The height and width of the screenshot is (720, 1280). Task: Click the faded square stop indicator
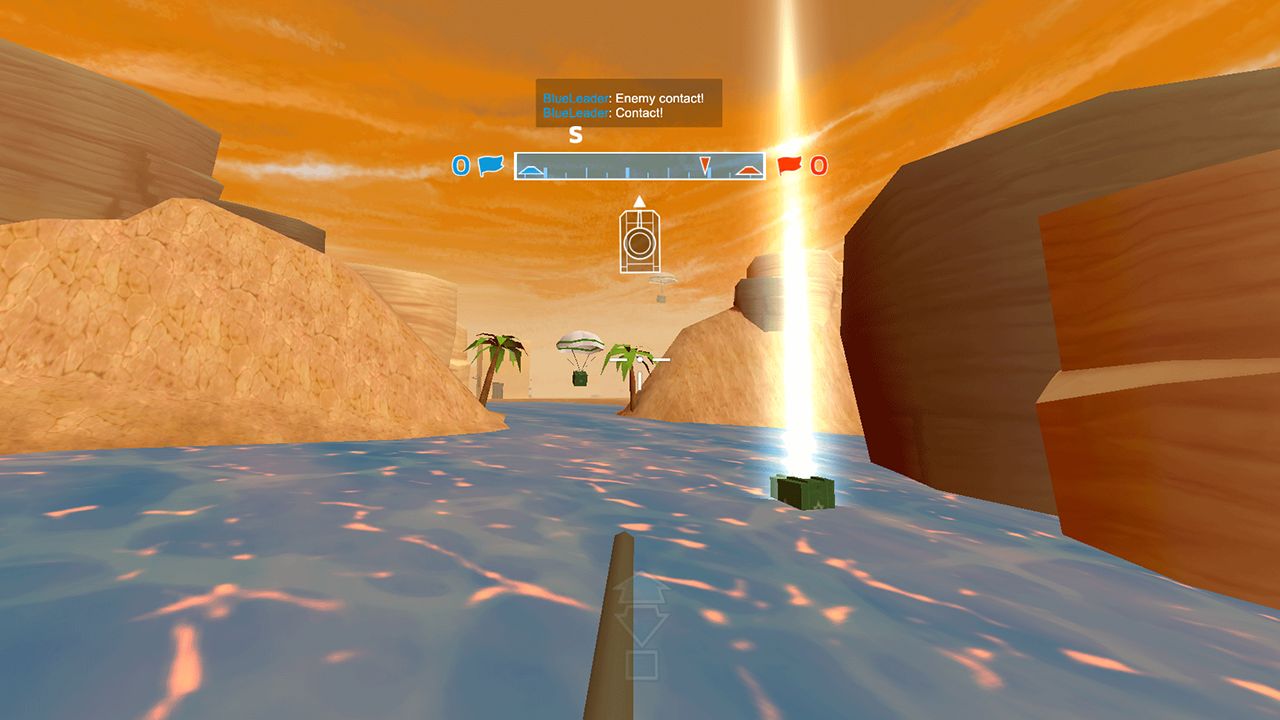pyautogui.click(x=640, y=665)
